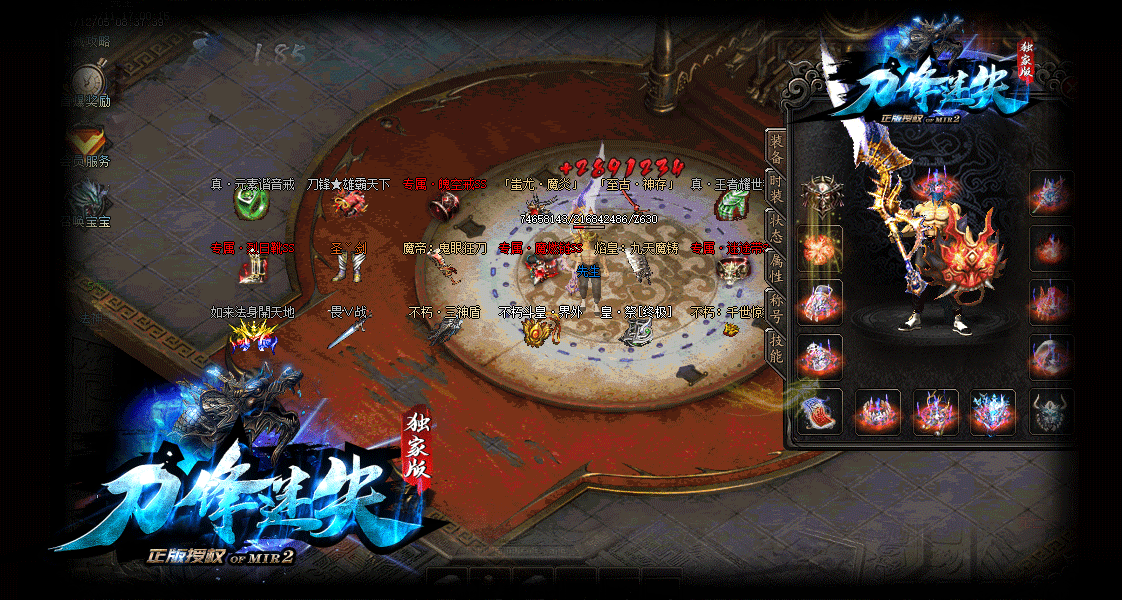Click the pale moon orb equipment slot

click(1051, 356)
